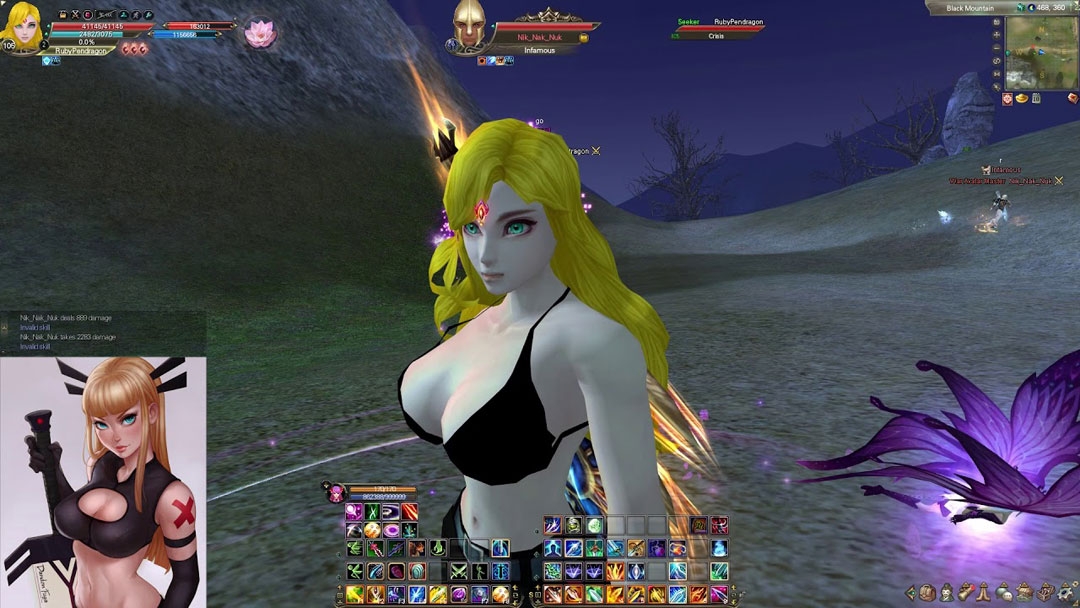Click the pink-haired pet portrait
This screenshot has height=608, width=1080.
tap(336, 492)
